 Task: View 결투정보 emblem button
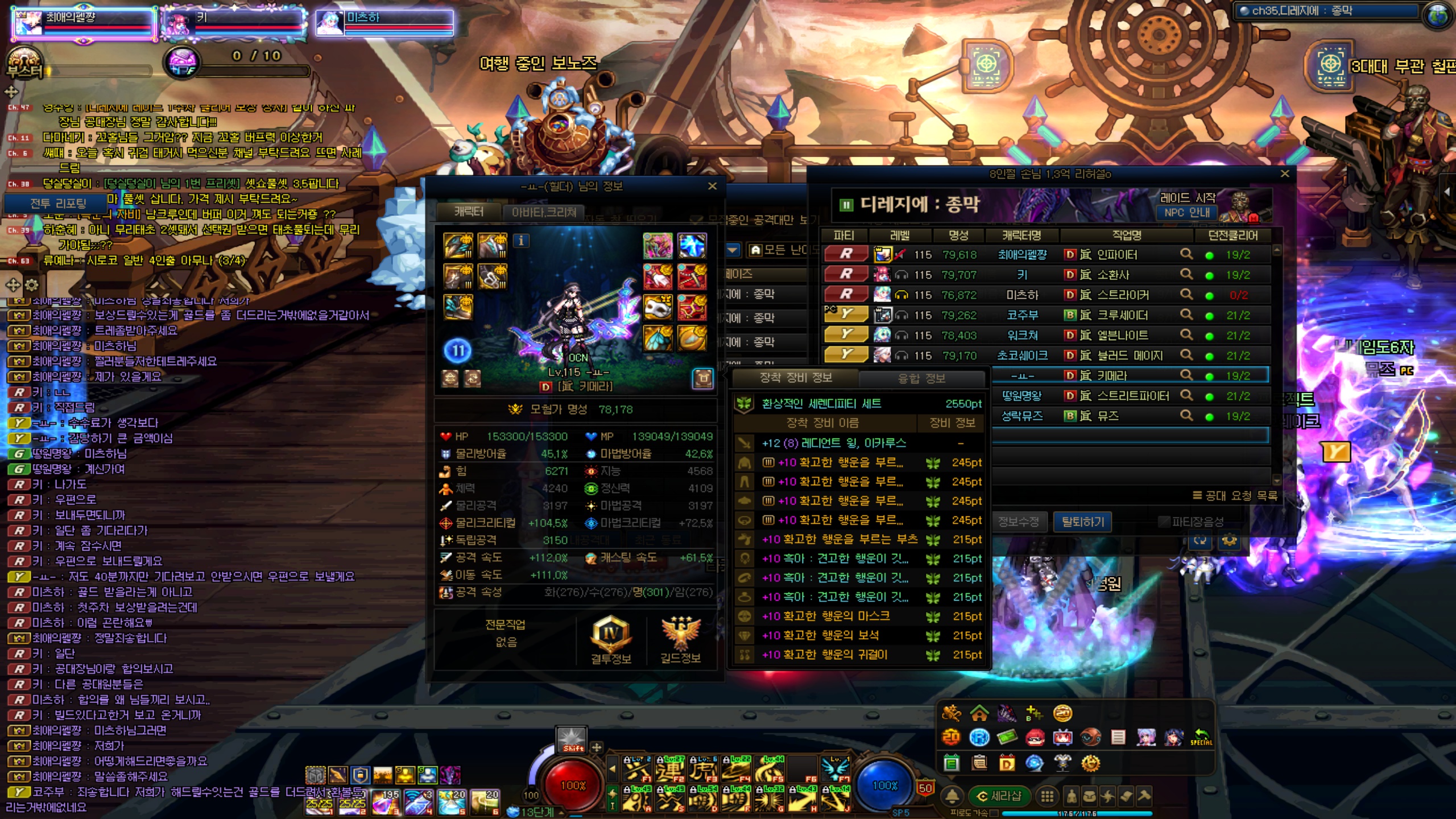coord(611,640)
